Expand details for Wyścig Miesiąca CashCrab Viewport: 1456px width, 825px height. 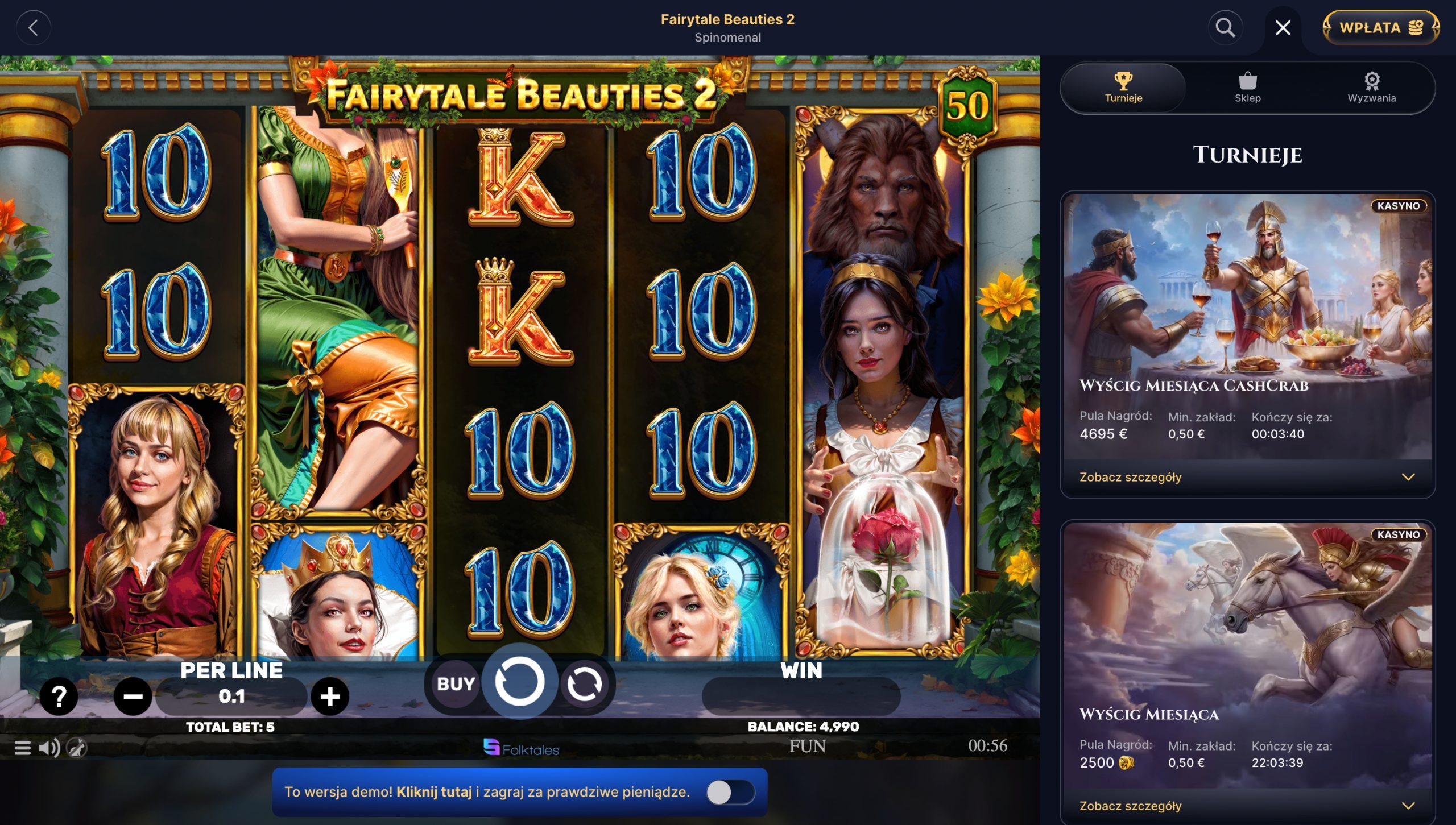(x=1132, y=477)
